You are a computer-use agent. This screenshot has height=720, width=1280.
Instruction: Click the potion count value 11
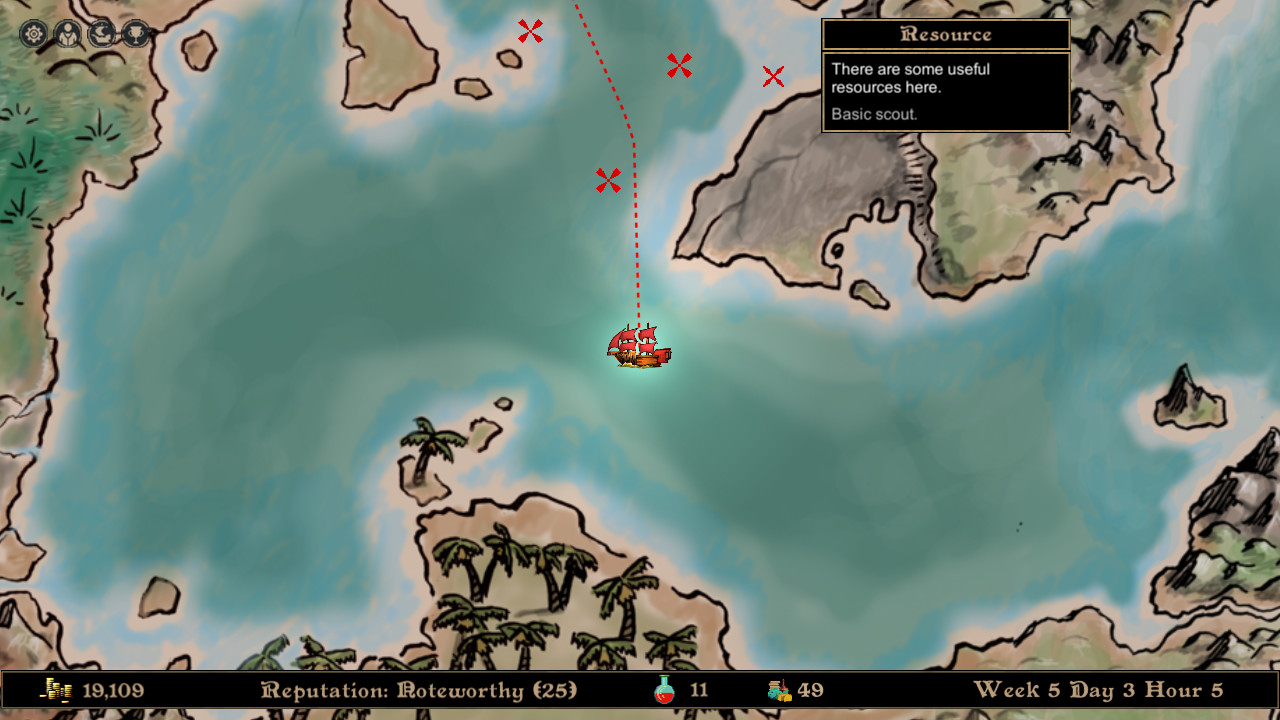pyautogui.click(x=697, y=690)
